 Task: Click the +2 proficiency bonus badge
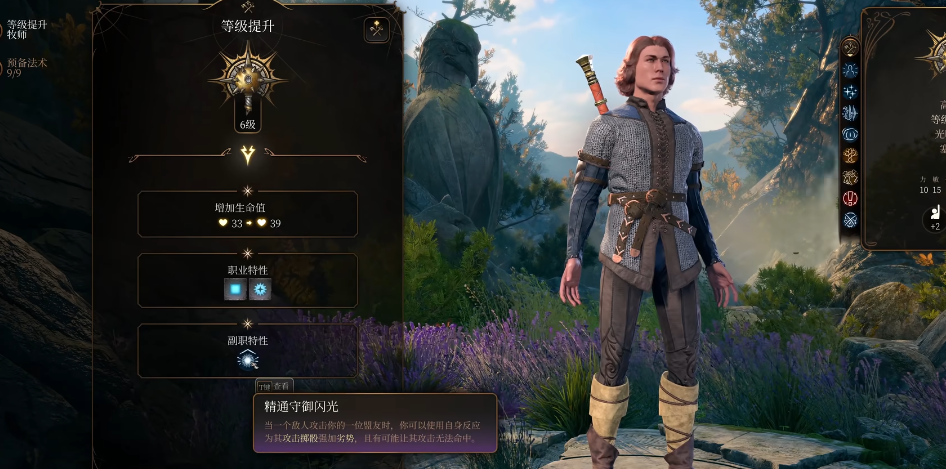click(x=934, y=218)
